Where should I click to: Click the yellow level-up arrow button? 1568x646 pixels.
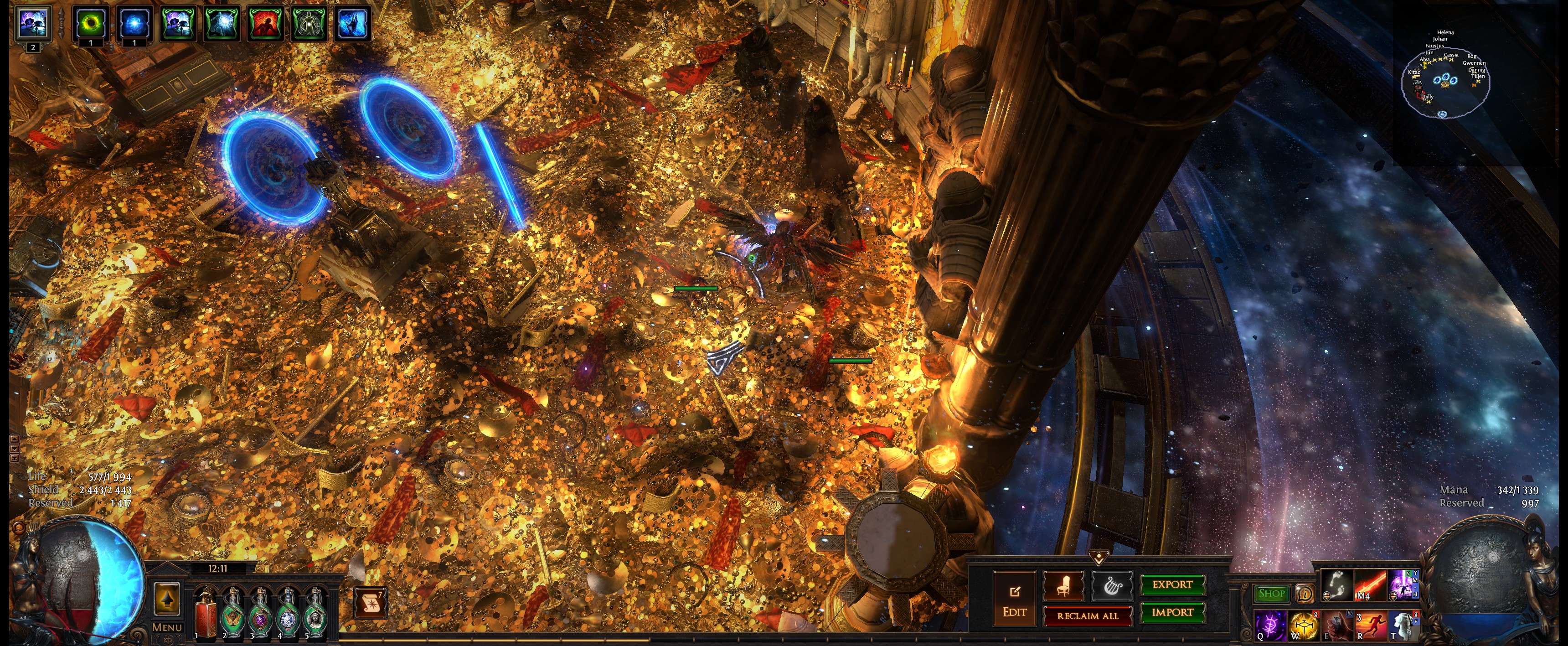pyautogui.click(x=167, y=599)
